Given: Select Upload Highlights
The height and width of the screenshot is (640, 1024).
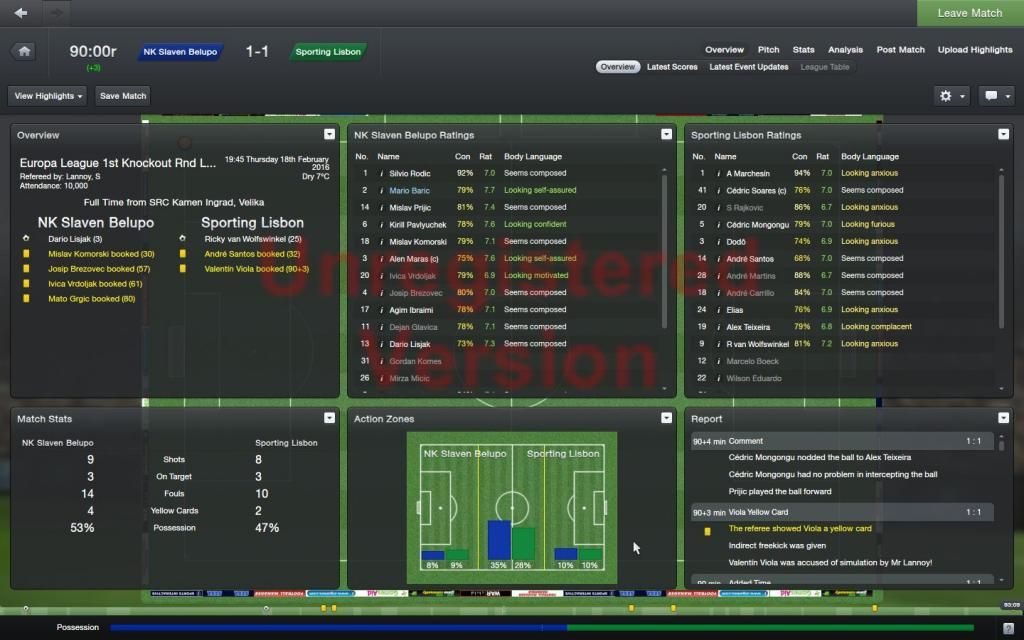Looking at the screenshot, I should tap(974, 50).
